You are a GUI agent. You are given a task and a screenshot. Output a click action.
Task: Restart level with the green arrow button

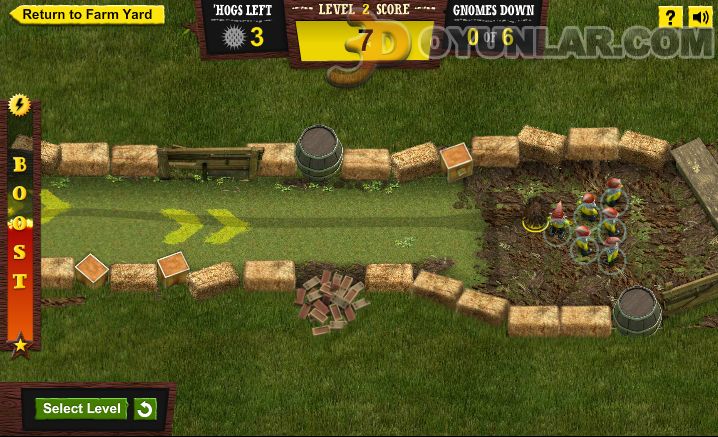(x=145, y=409)
